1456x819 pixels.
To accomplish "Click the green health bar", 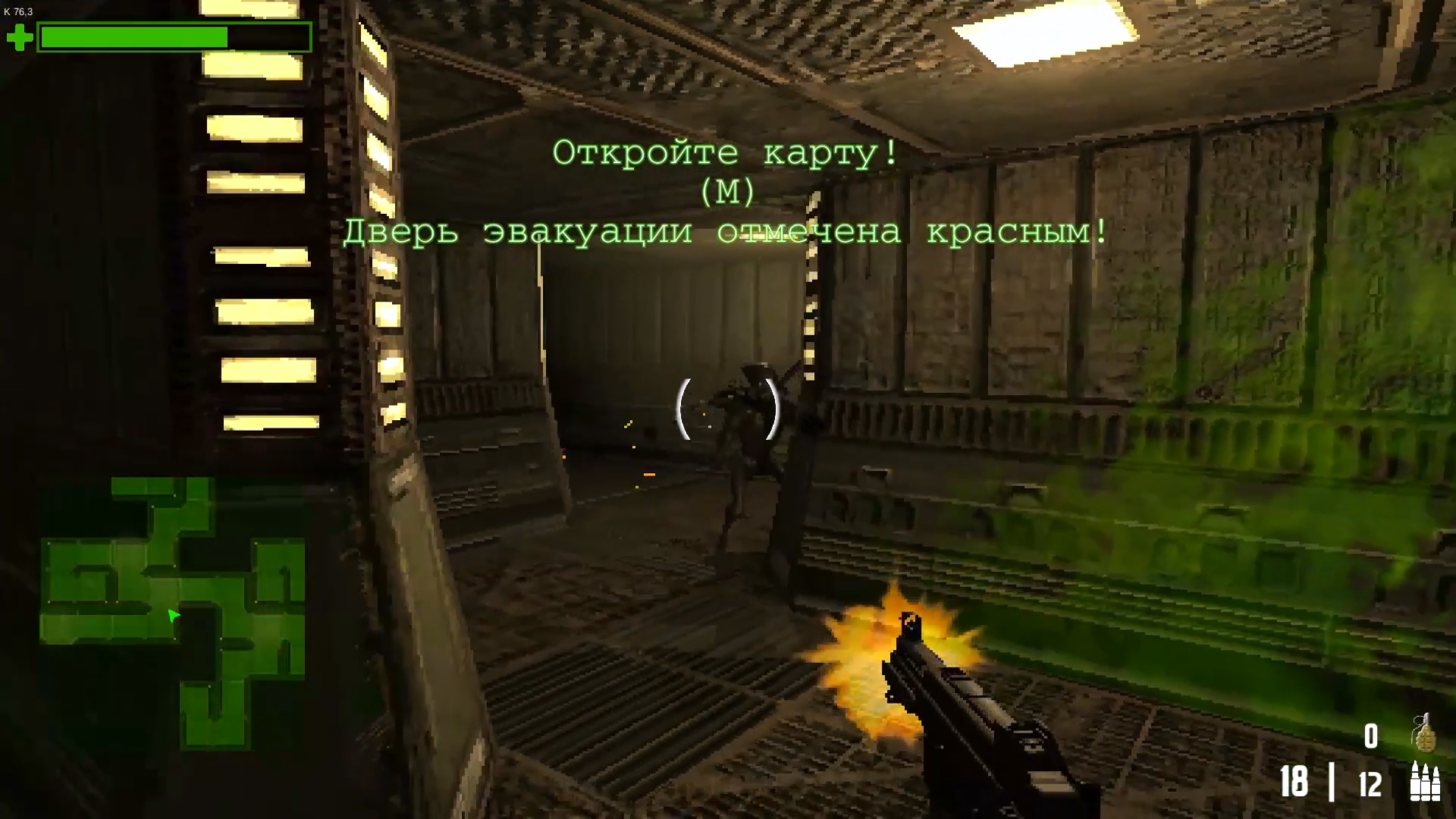I will (x=133, y=36).
